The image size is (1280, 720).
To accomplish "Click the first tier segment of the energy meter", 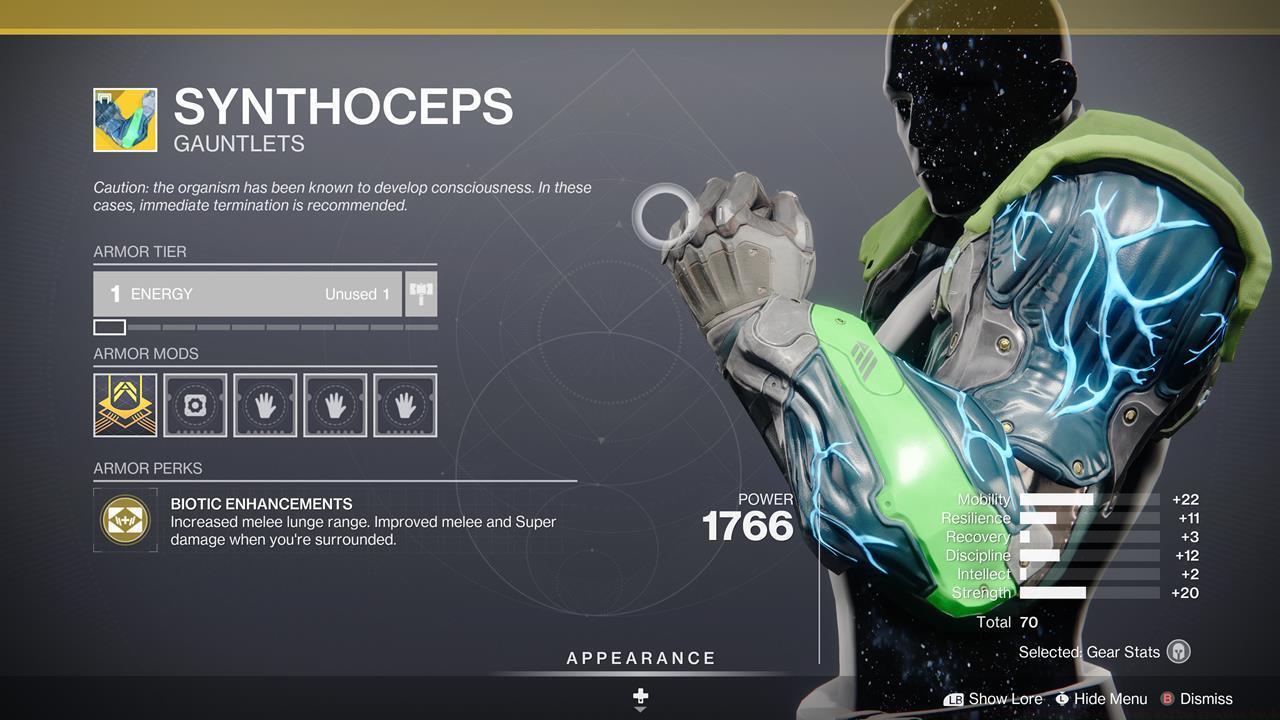I will coord(108,326).
